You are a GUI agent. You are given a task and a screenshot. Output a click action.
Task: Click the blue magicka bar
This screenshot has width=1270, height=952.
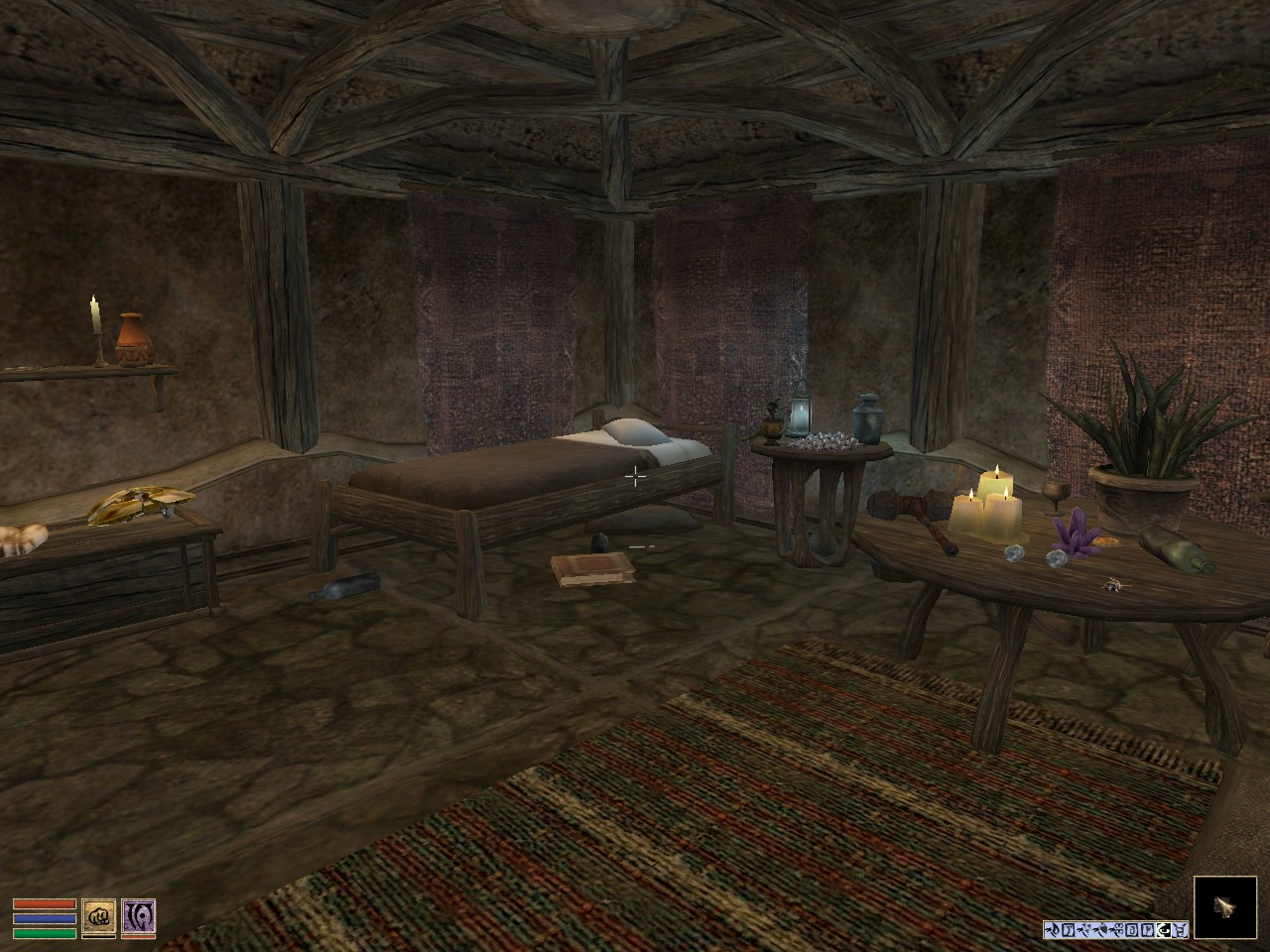pyautogui.click(x=44, y=918)
